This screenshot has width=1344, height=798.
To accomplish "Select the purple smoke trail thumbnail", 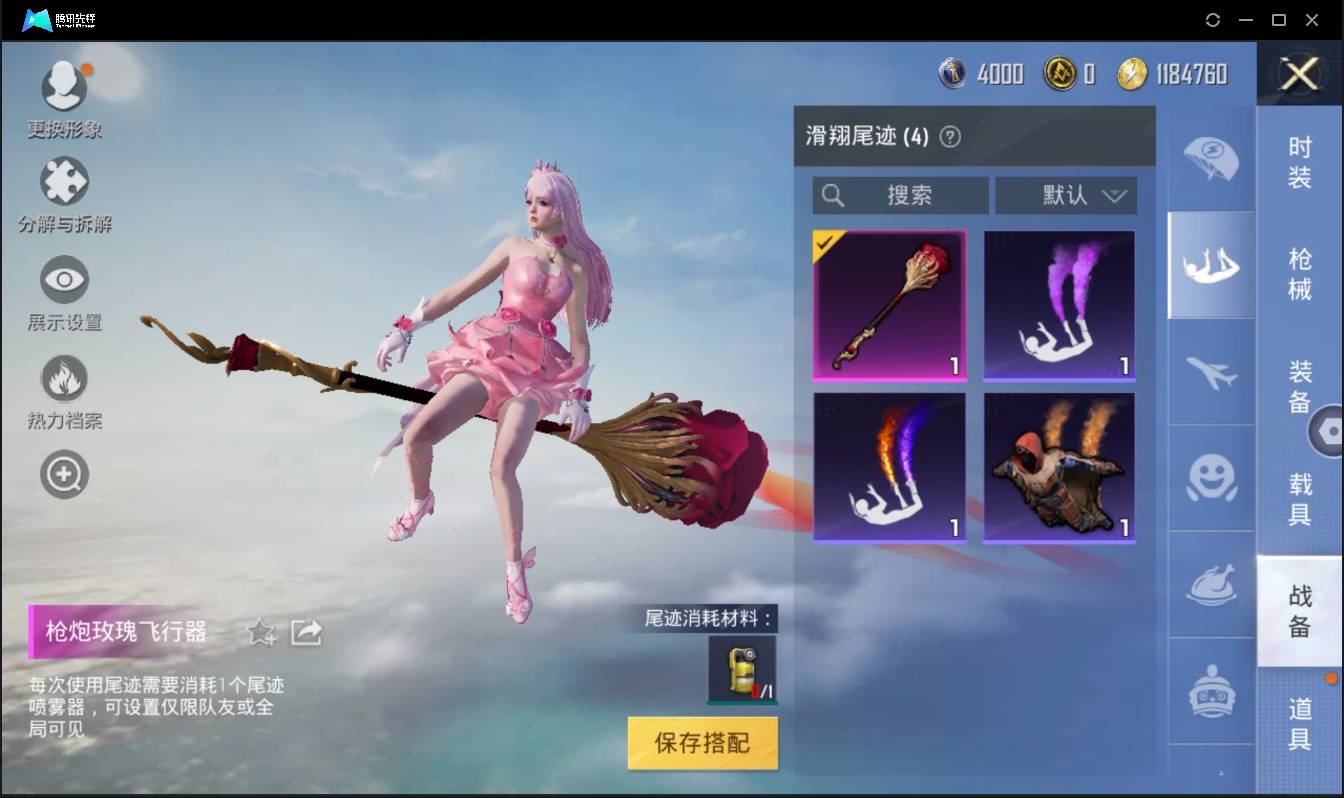I will click(1059, 305).
